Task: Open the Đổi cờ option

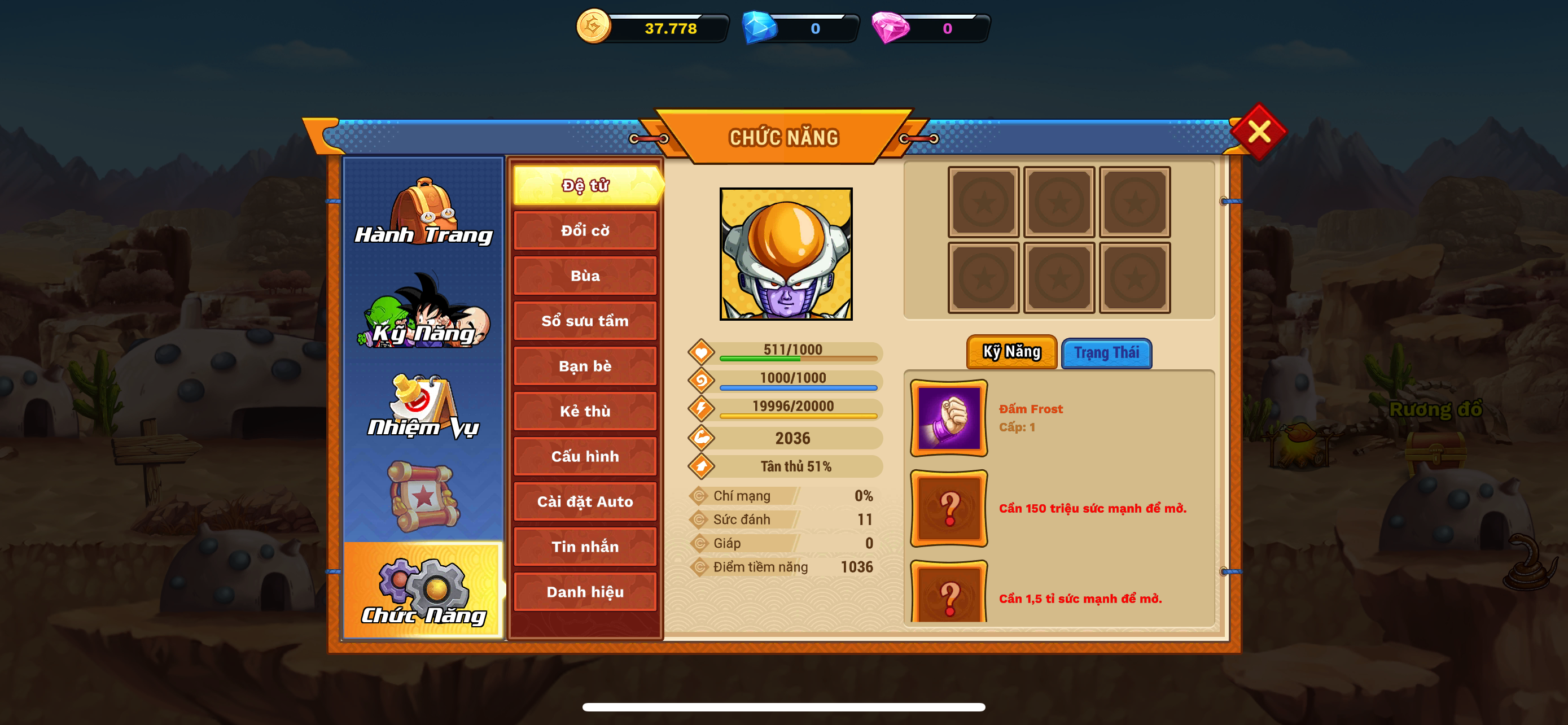Action: 585,231
